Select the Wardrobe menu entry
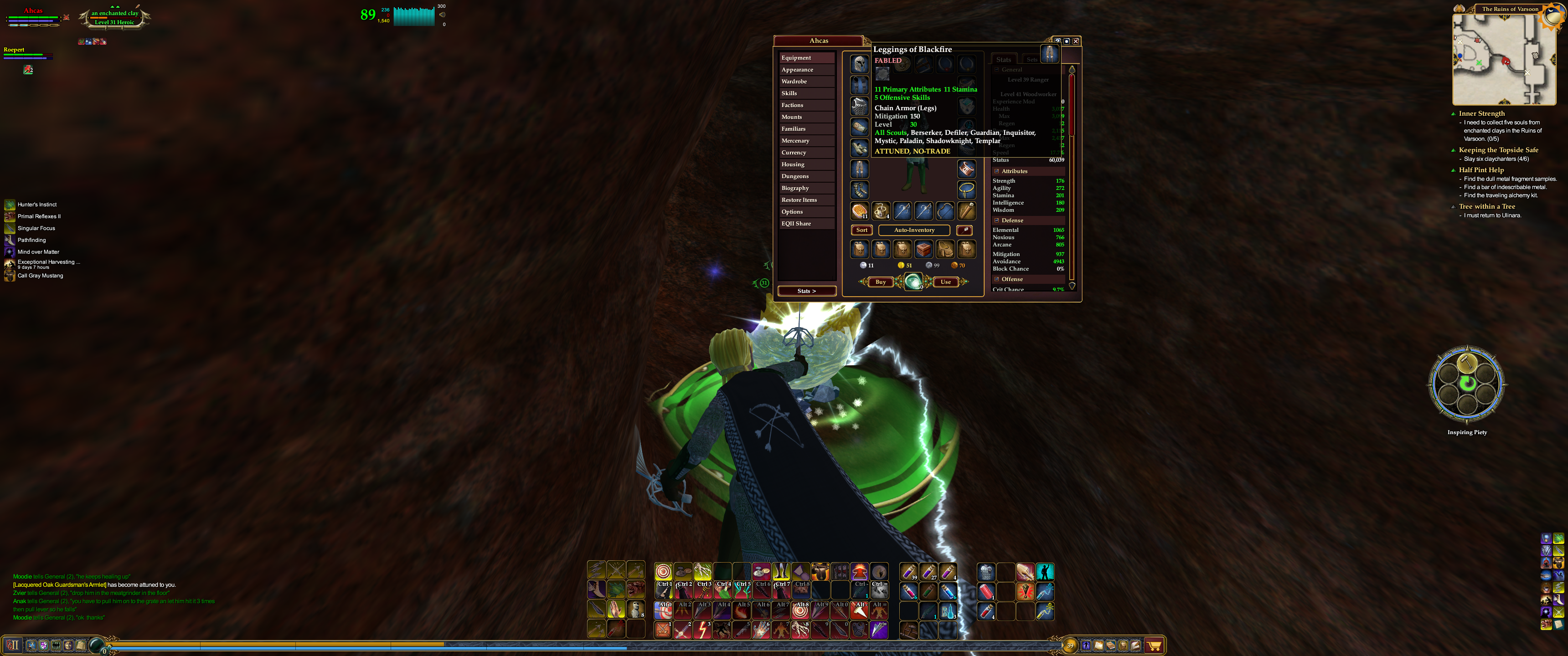The image size is (1568, 656). coord(794,82)
